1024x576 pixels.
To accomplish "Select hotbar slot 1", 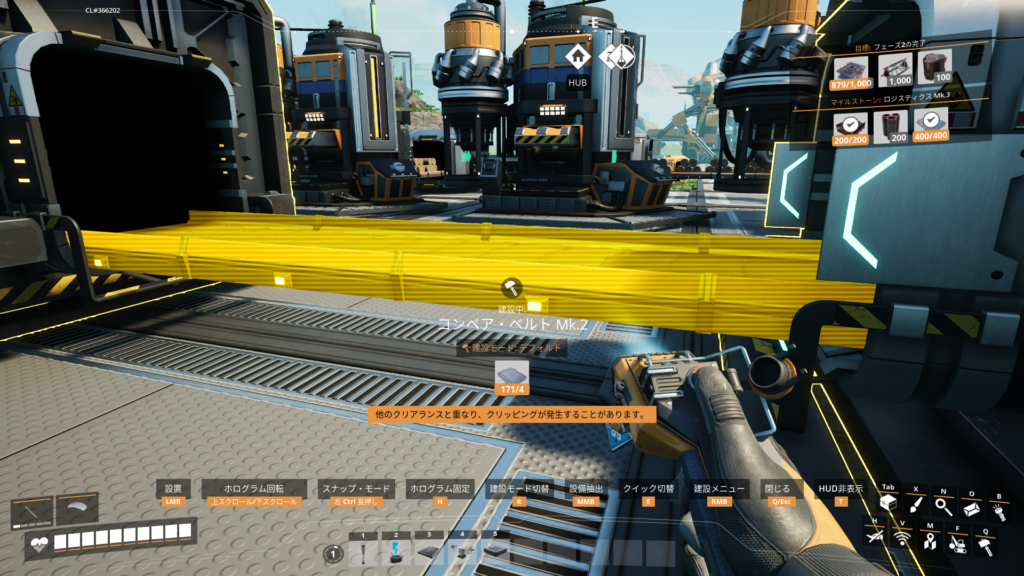I will coord(363,551).
